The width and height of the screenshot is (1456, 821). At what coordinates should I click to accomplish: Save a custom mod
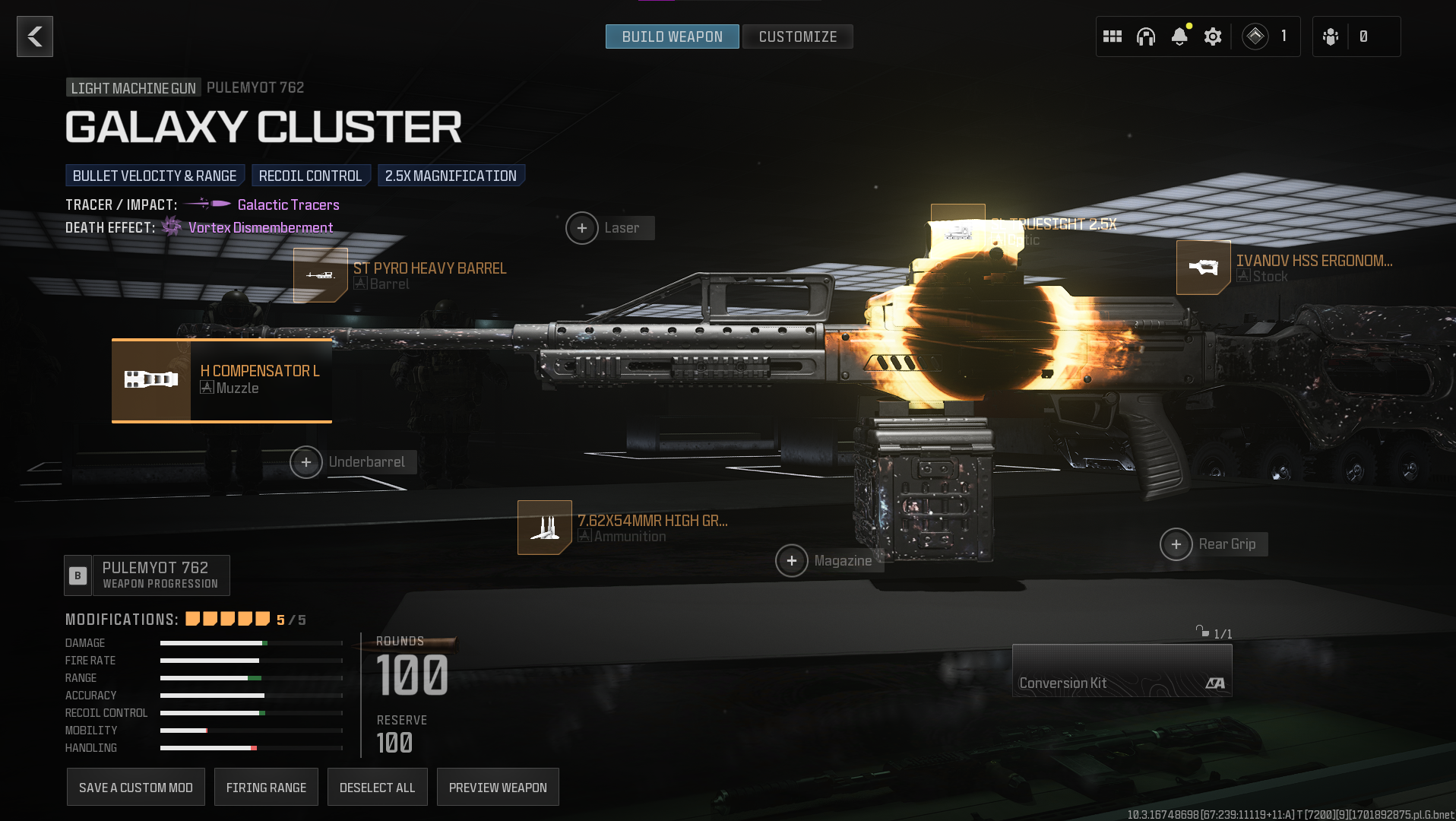pos(136,788)
